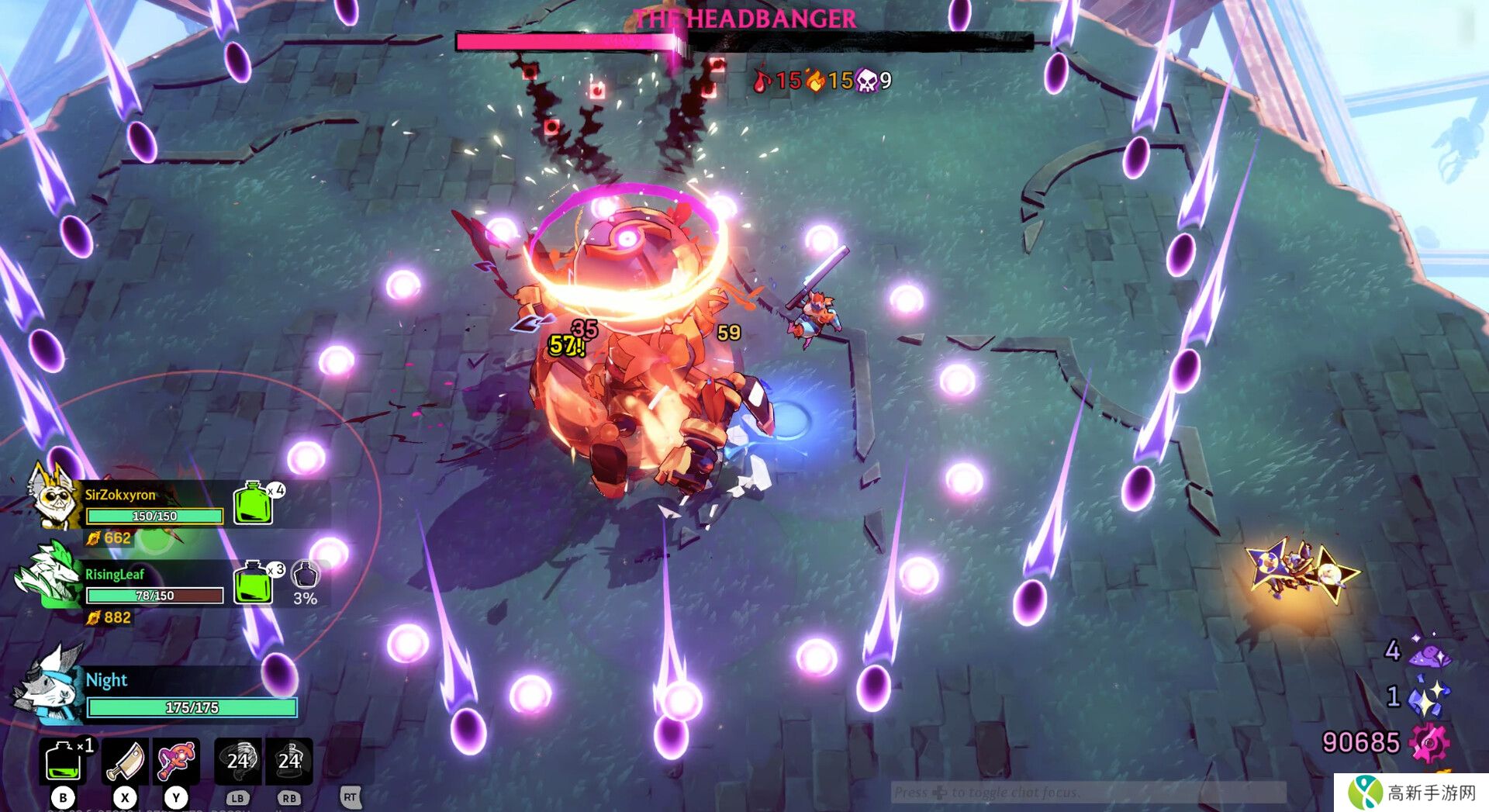Trigger the second cooldown ability beside the tornado
The height and width of the screenshot is (812, 1489).
click(289, 761)
